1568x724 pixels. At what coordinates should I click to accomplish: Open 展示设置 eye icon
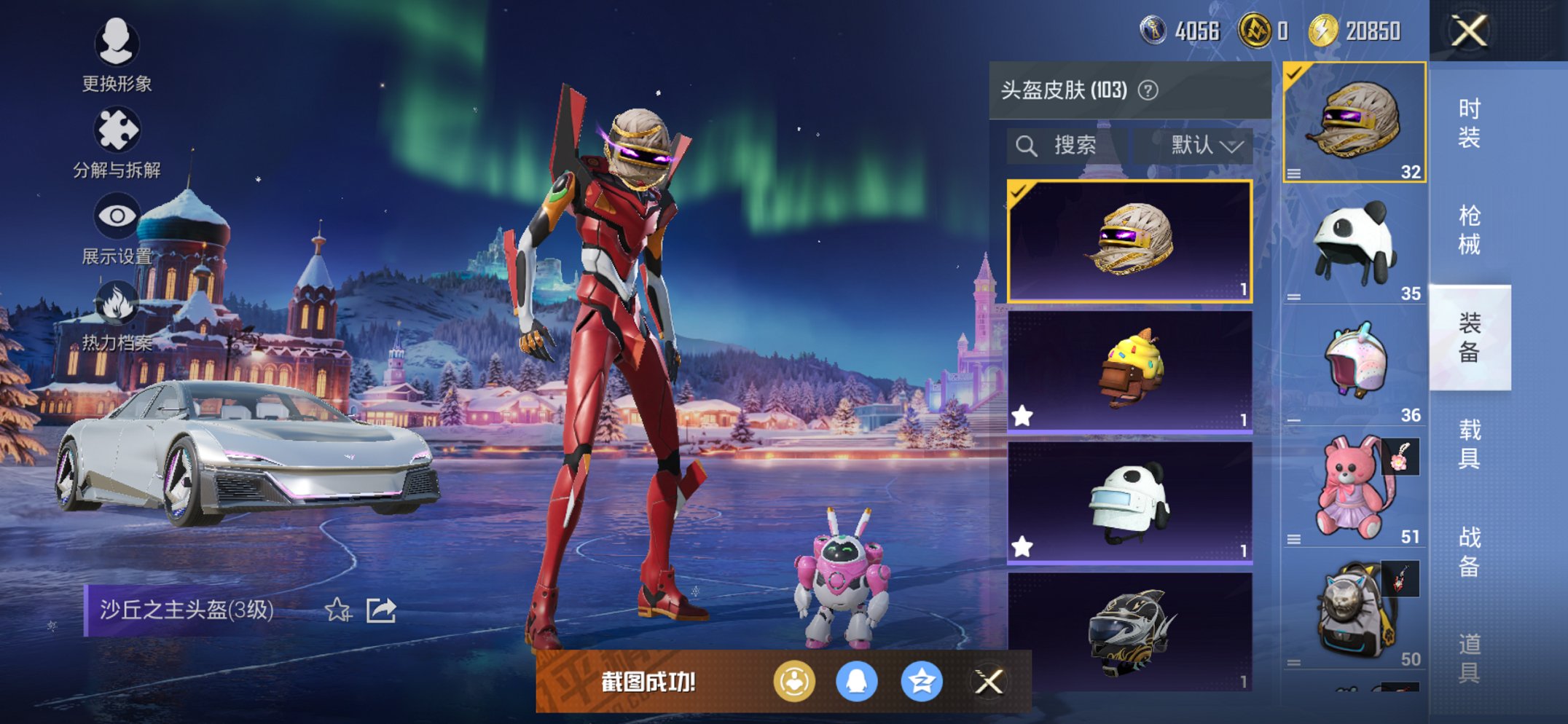click(118, 213)
